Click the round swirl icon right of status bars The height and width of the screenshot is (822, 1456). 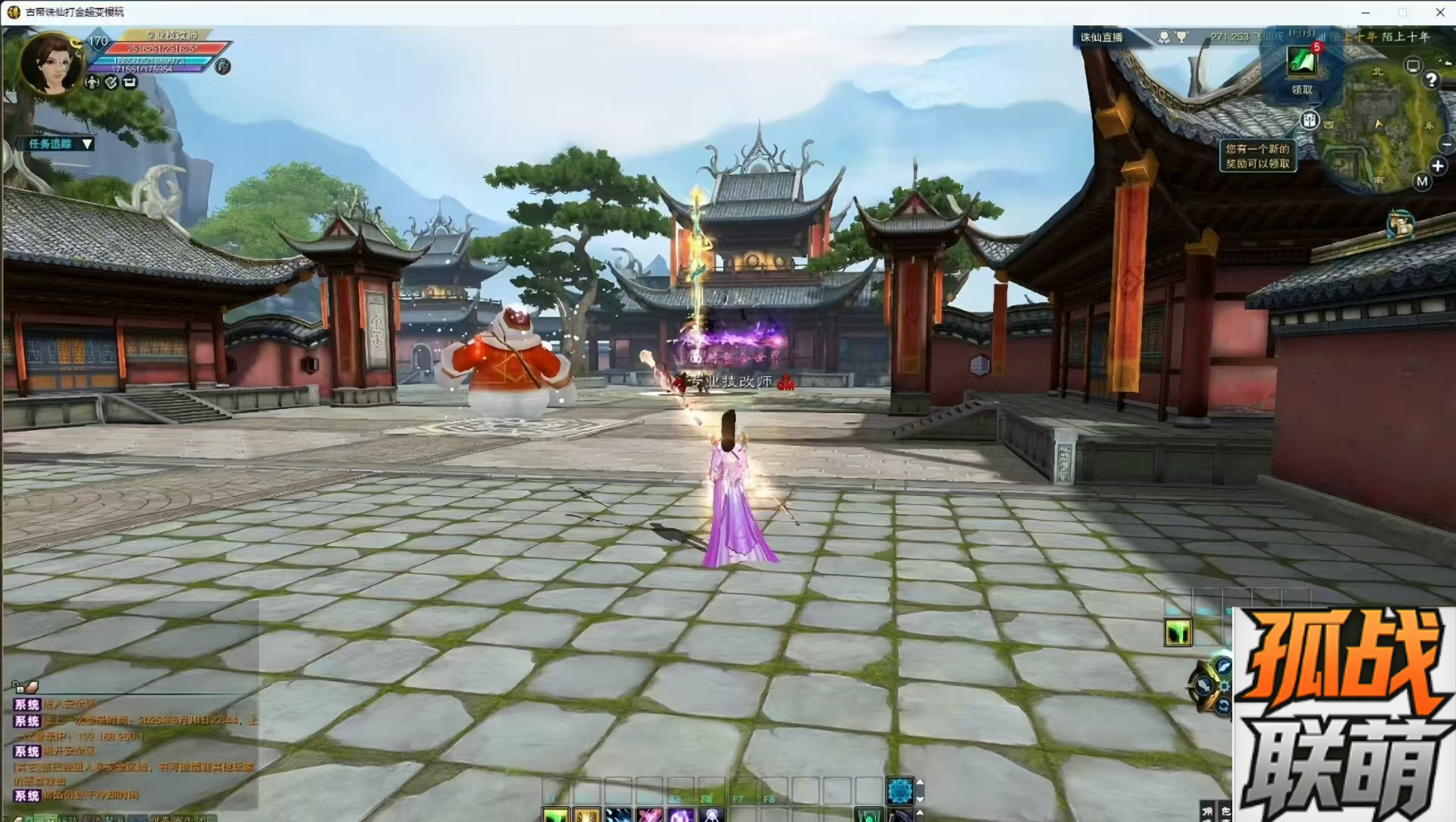coord(222,67)
